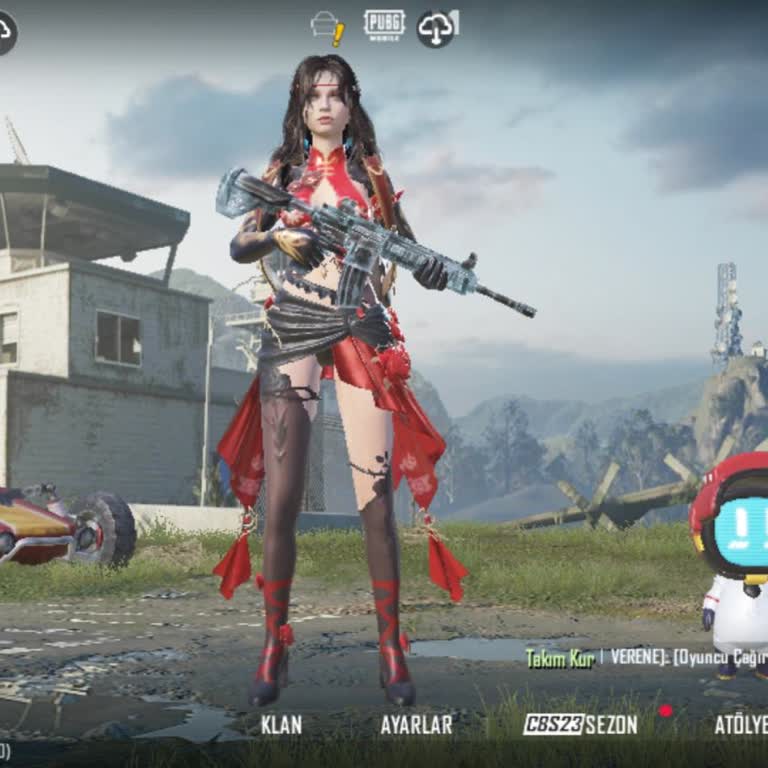
Task: Open the Klan menu
Action: point(281,724)
